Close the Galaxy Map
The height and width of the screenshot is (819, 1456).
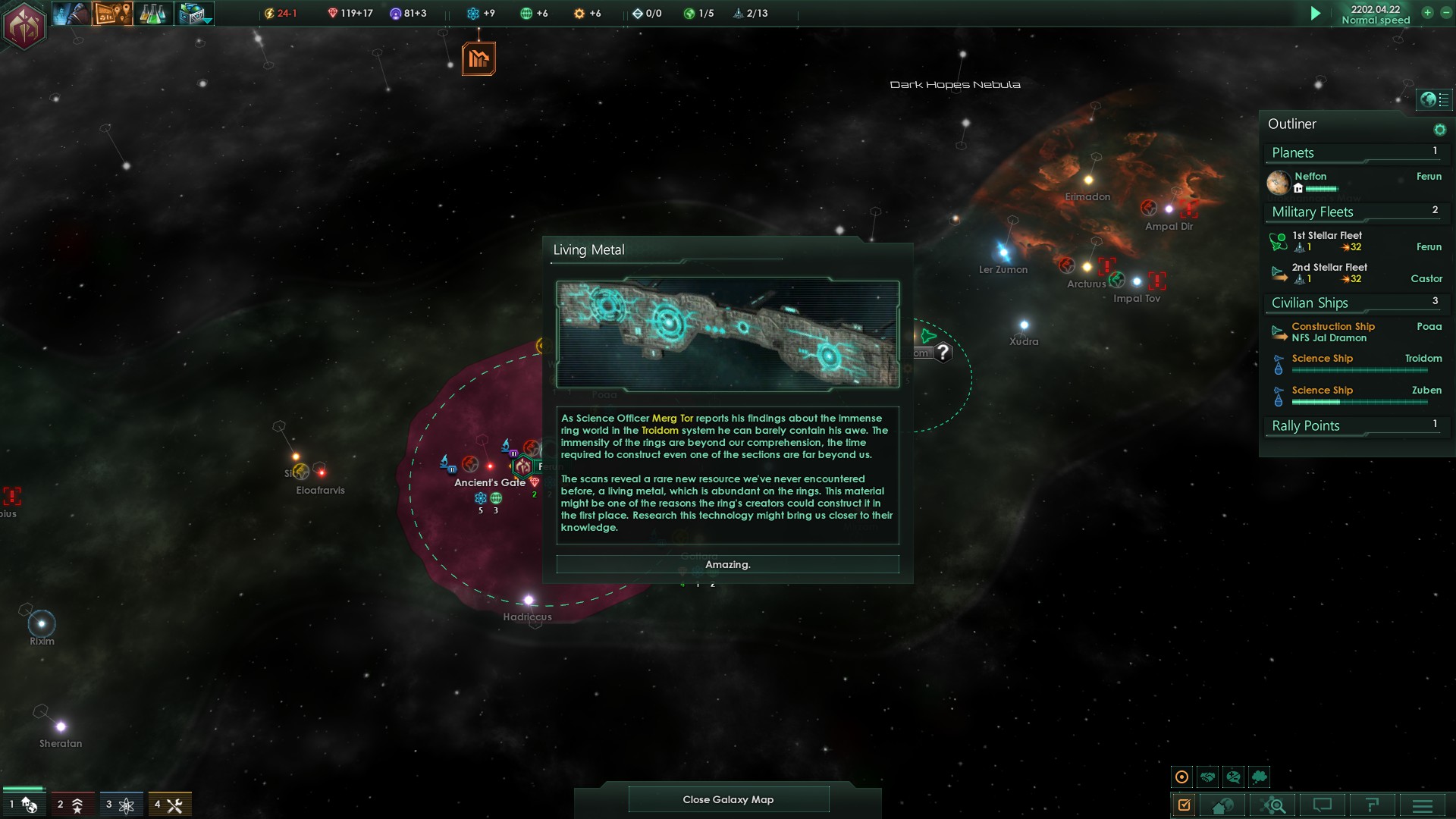pyautogui.click(x=728, y=799)
